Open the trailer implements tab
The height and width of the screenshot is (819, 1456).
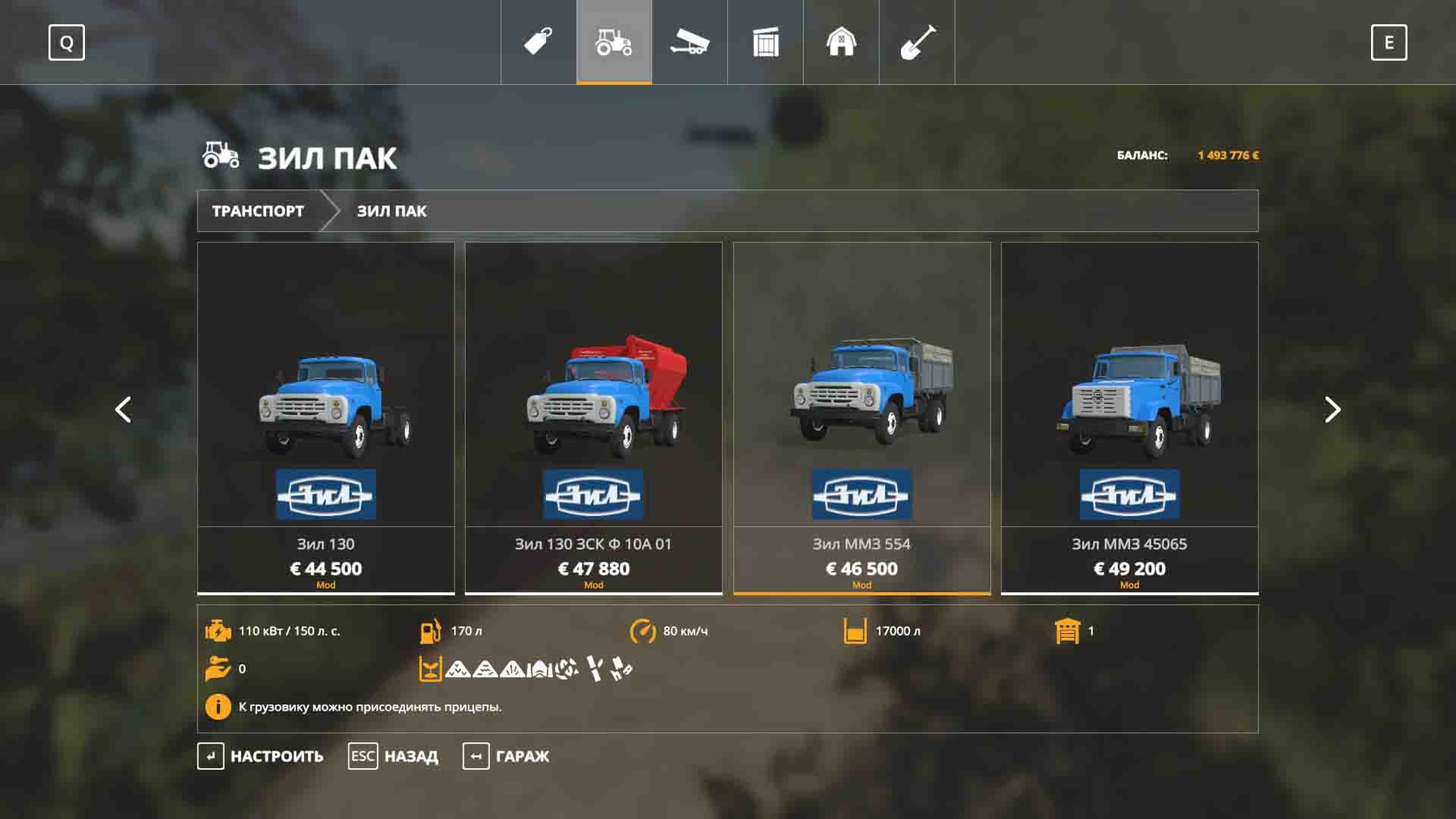[x=689, y=42]
